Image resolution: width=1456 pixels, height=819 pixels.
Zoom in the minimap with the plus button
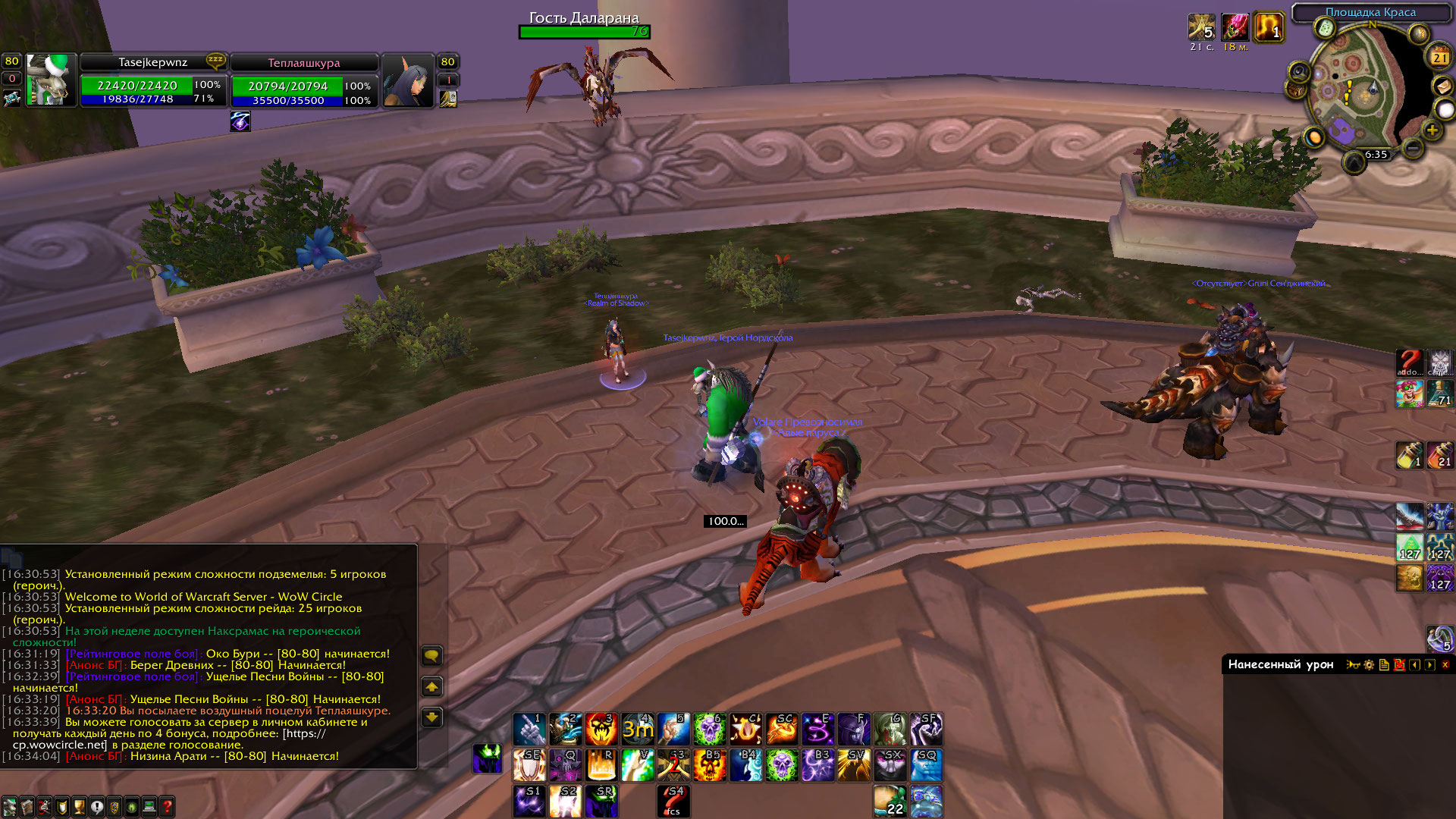click(x=1432, y=130)
